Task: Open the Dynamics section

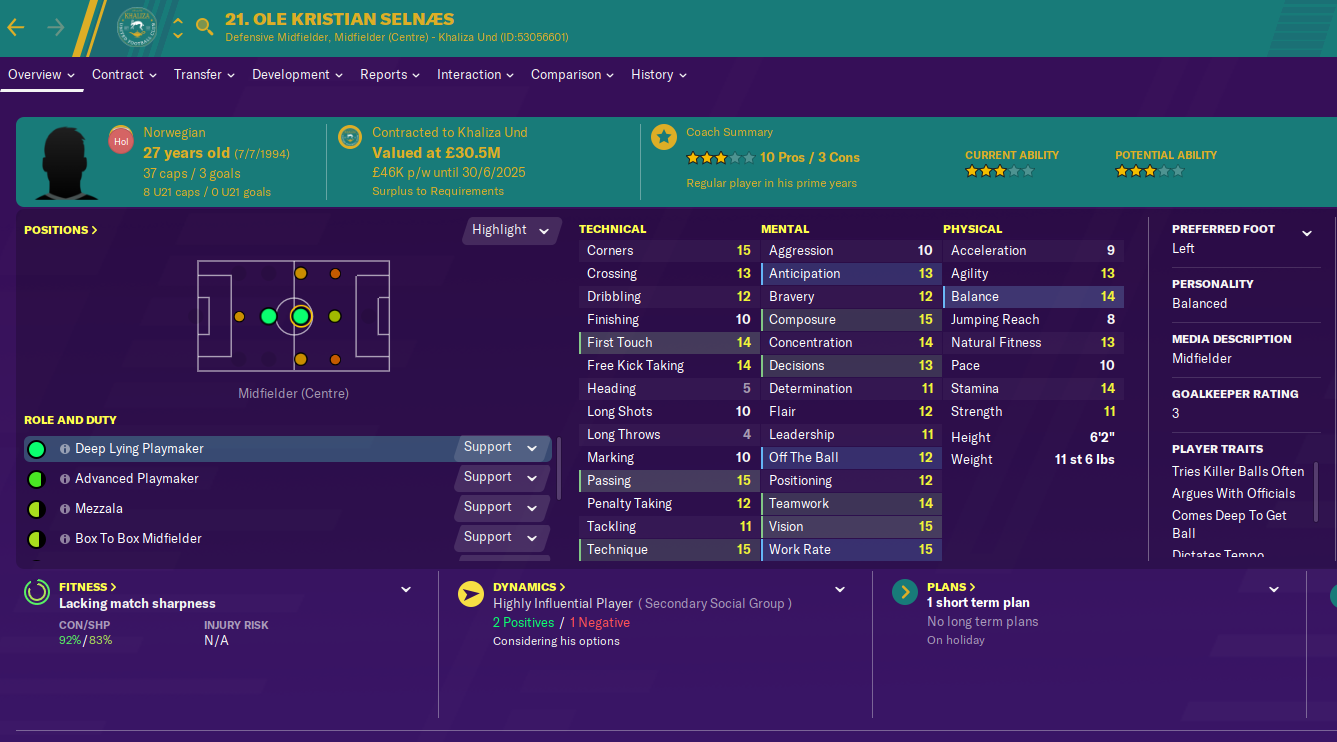Action: coord(529,587)
